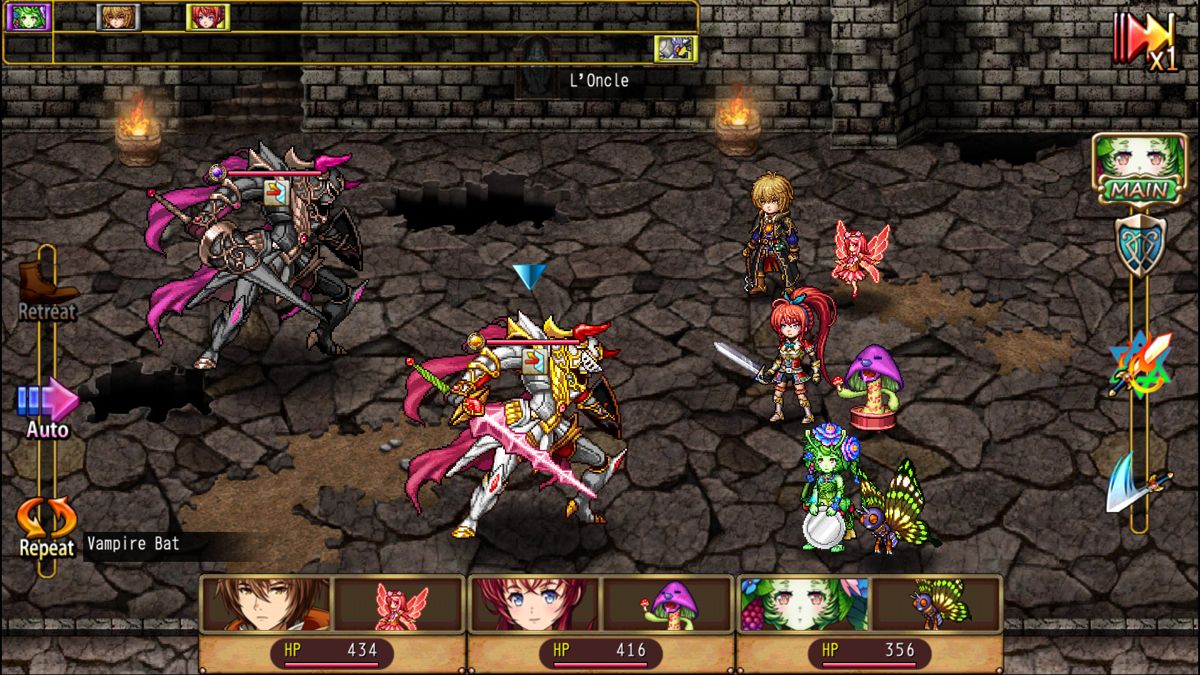1200x675 pixels.
Task: Toggle Auto battle mode
Action: (47, 408)
